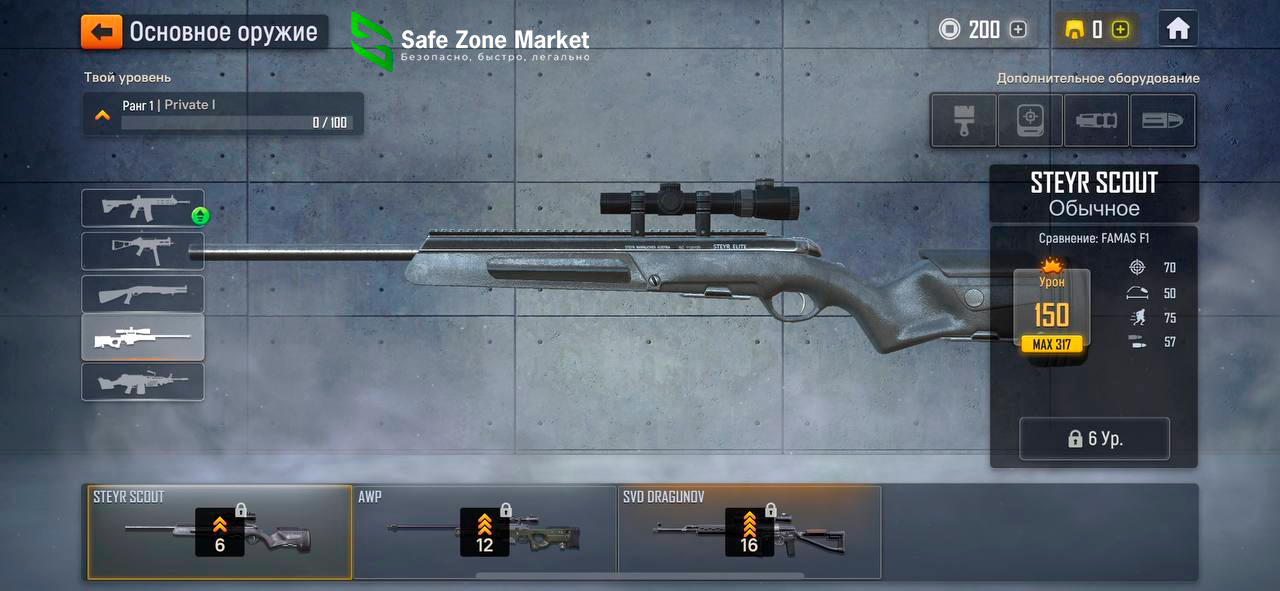
Task: Switch to the shotgun category
Action: 143,294
